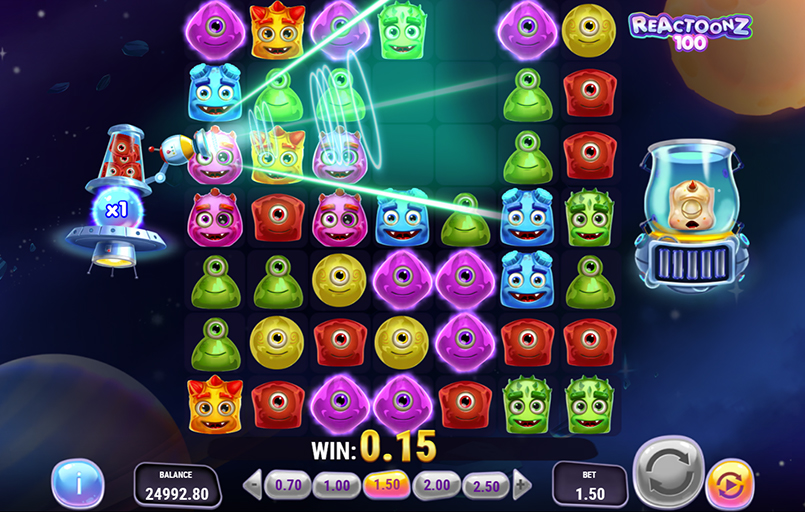Select the 1.50 bet amount
805x512 pixels.
coord(386,486)
